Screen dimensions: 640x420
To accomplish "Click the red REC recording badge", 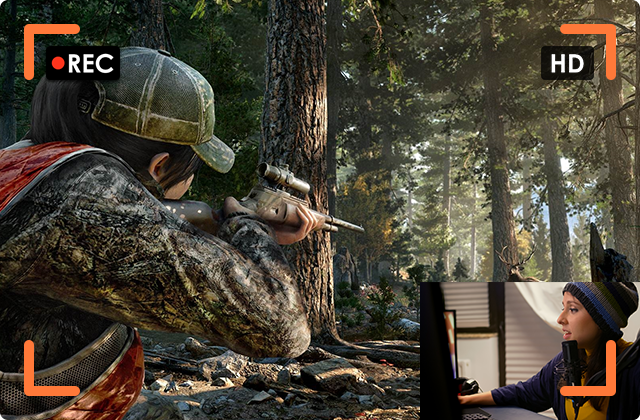I will [x=83, y=64].
